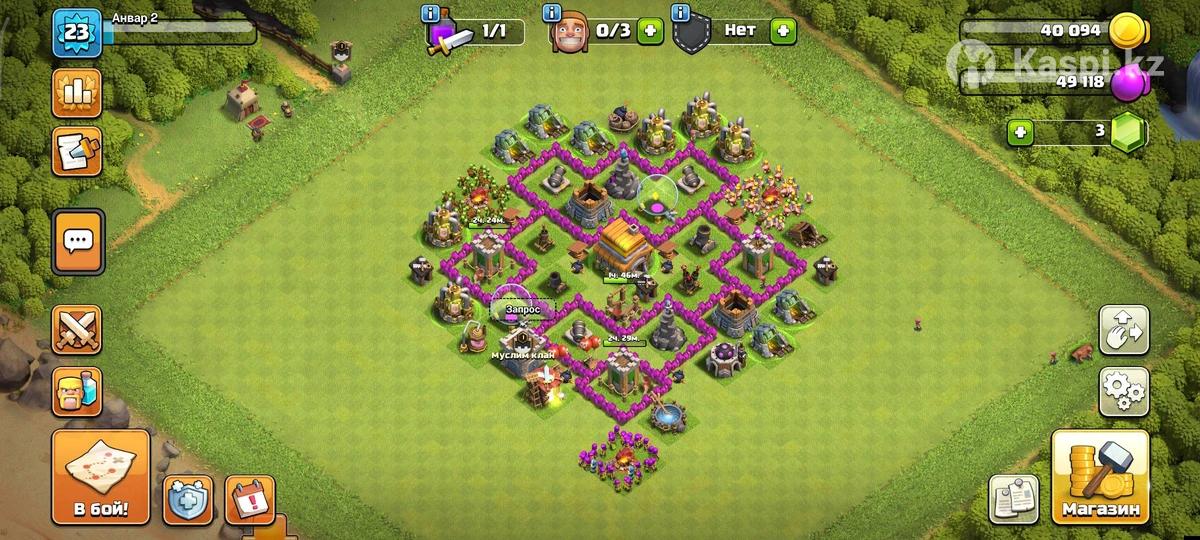This screenshot has height=540, width=1200.
Task: Show the leaderboard rankings icon
Action: click(x=77, y=94)
